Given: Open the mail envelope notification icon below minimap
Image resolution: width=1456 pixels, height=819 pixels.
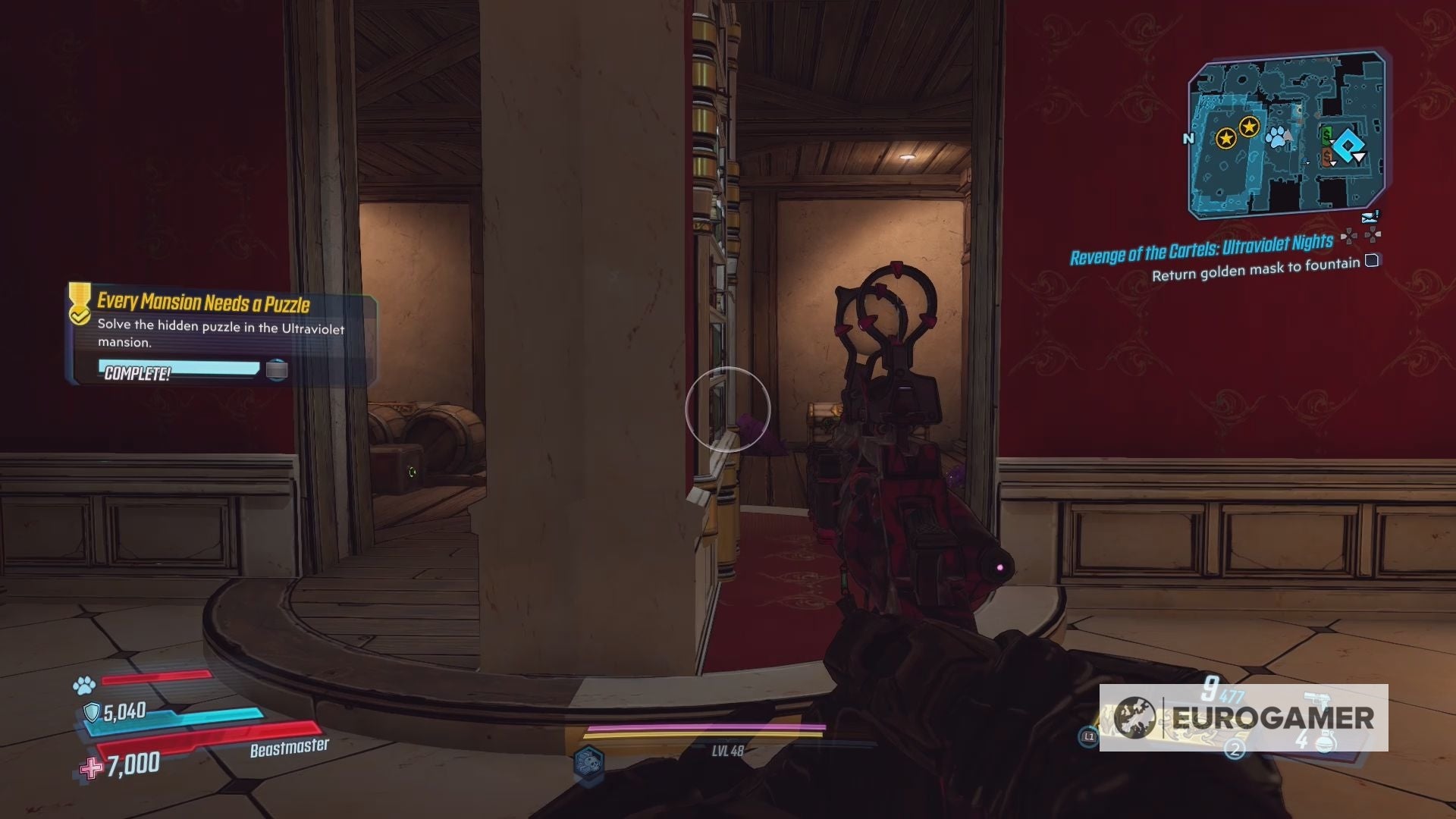Looking at the screenshot, I should tap(1369, 218).
